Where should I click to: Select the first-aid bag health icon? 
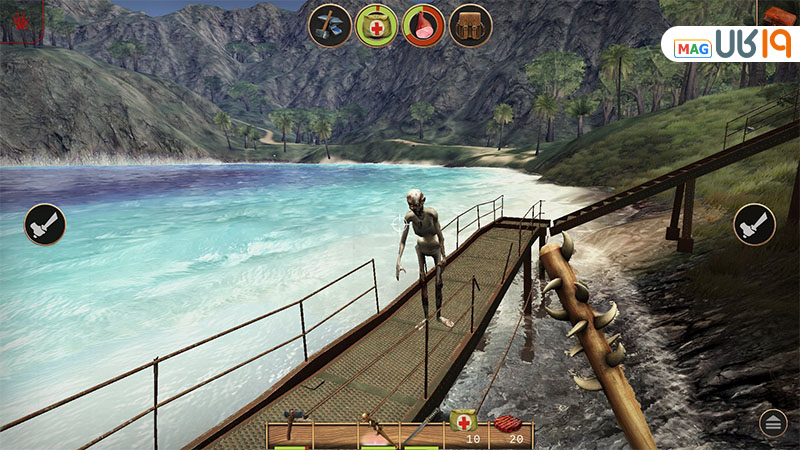point(376,25)
